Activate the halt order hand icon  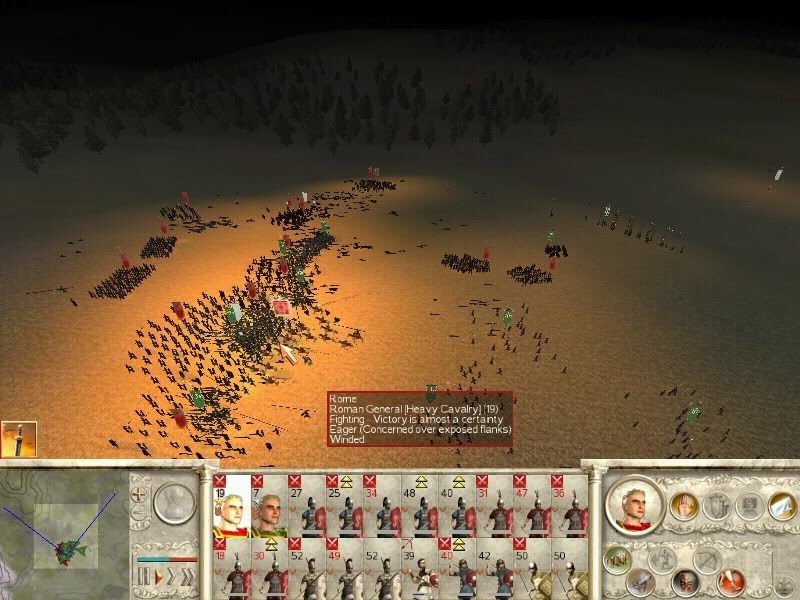coord(684,506)
